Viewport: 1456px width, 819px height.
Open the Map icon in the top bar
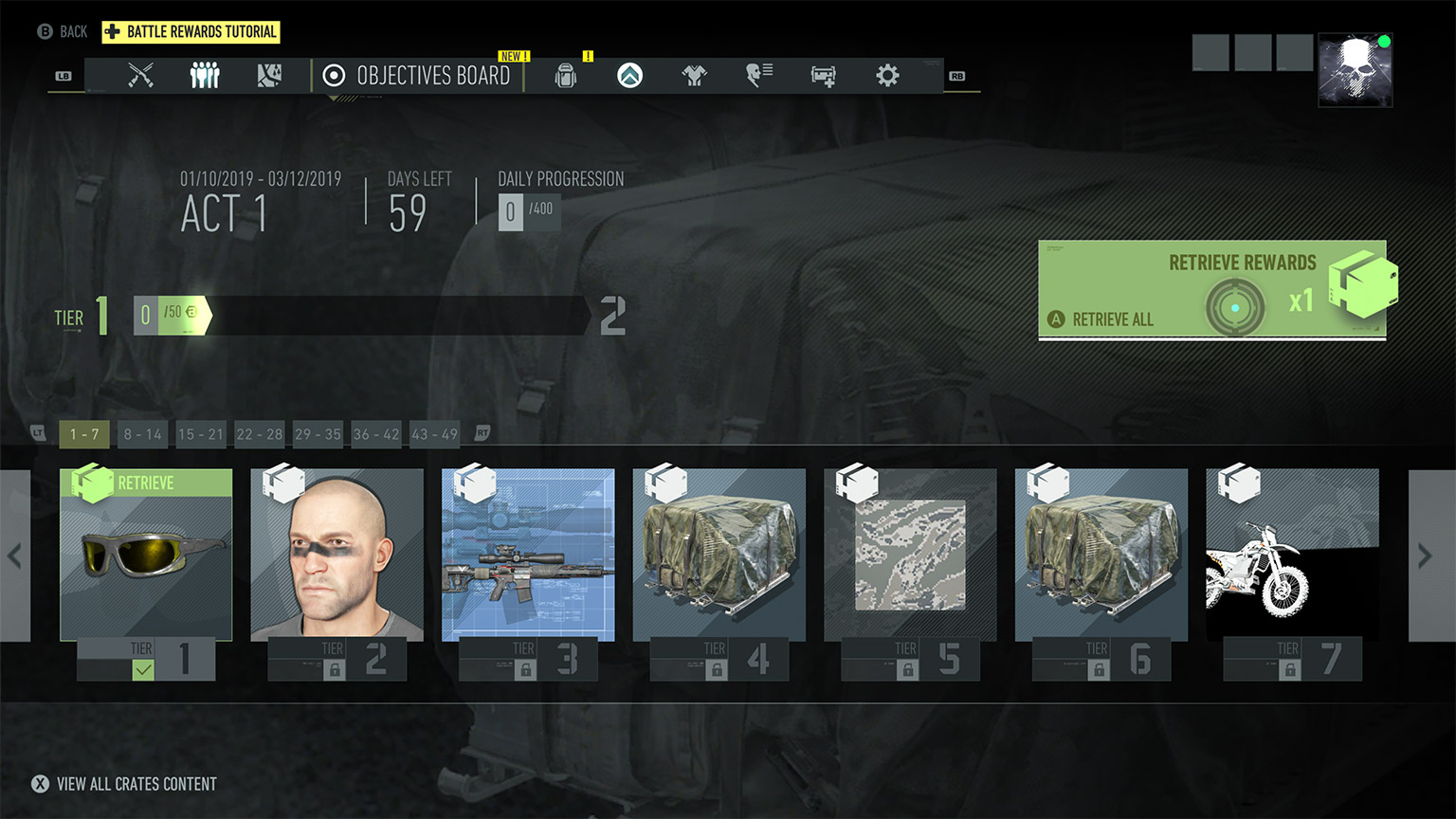269,75
